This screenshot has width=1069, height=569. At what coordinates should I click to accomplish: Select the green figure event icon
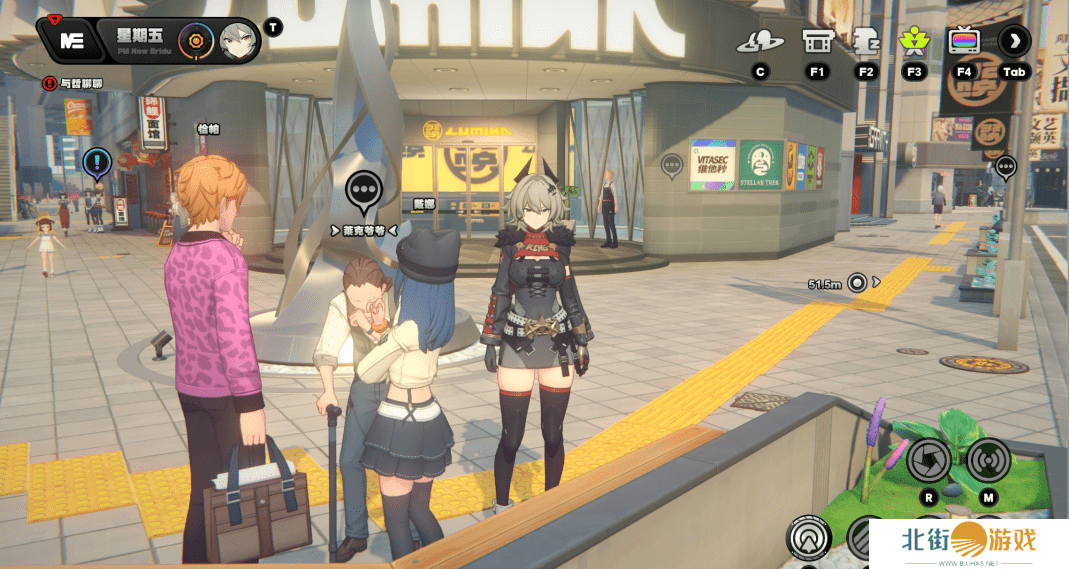[x=913, y=42]
